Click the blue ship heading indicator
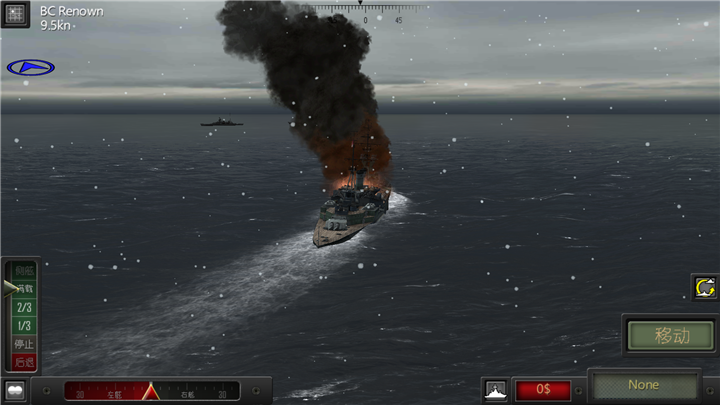This screenshot has height=405, width=720. pyautogui.click(x=30, y=67)
